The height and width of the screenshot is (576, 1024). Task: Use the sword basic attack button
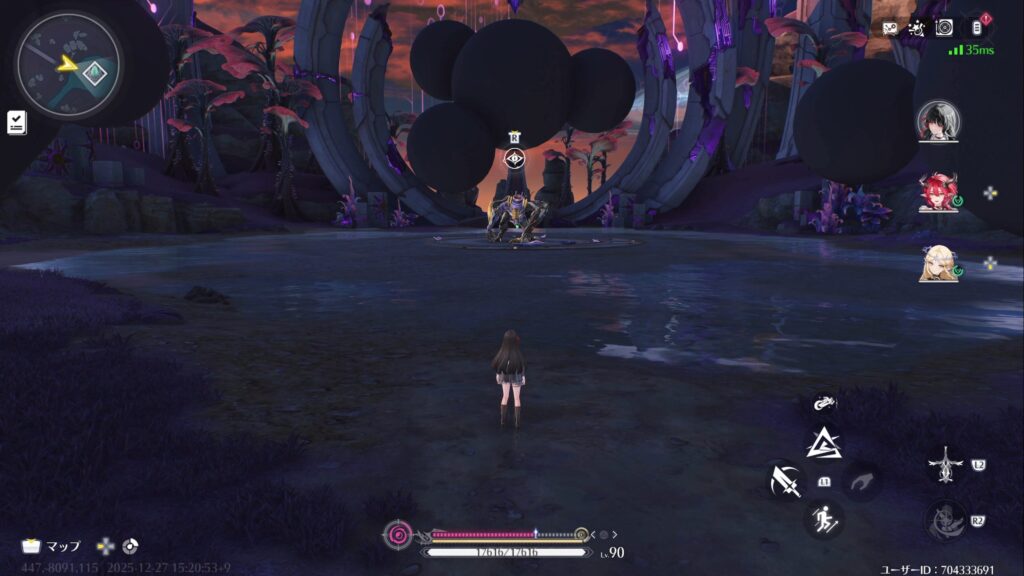click(x=785, y=481)
